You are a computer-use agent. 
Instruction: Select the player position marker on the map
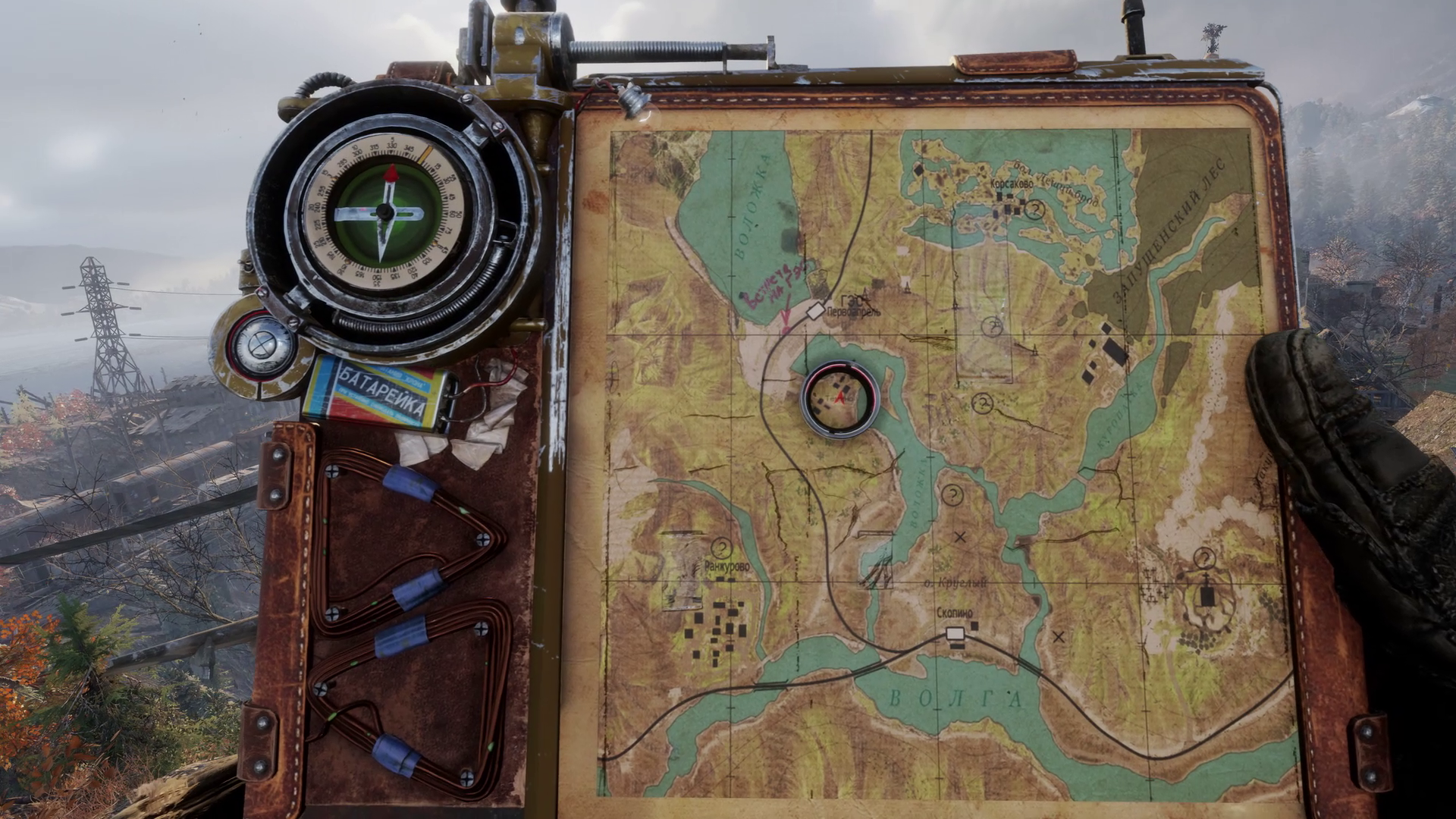(840, 396)
